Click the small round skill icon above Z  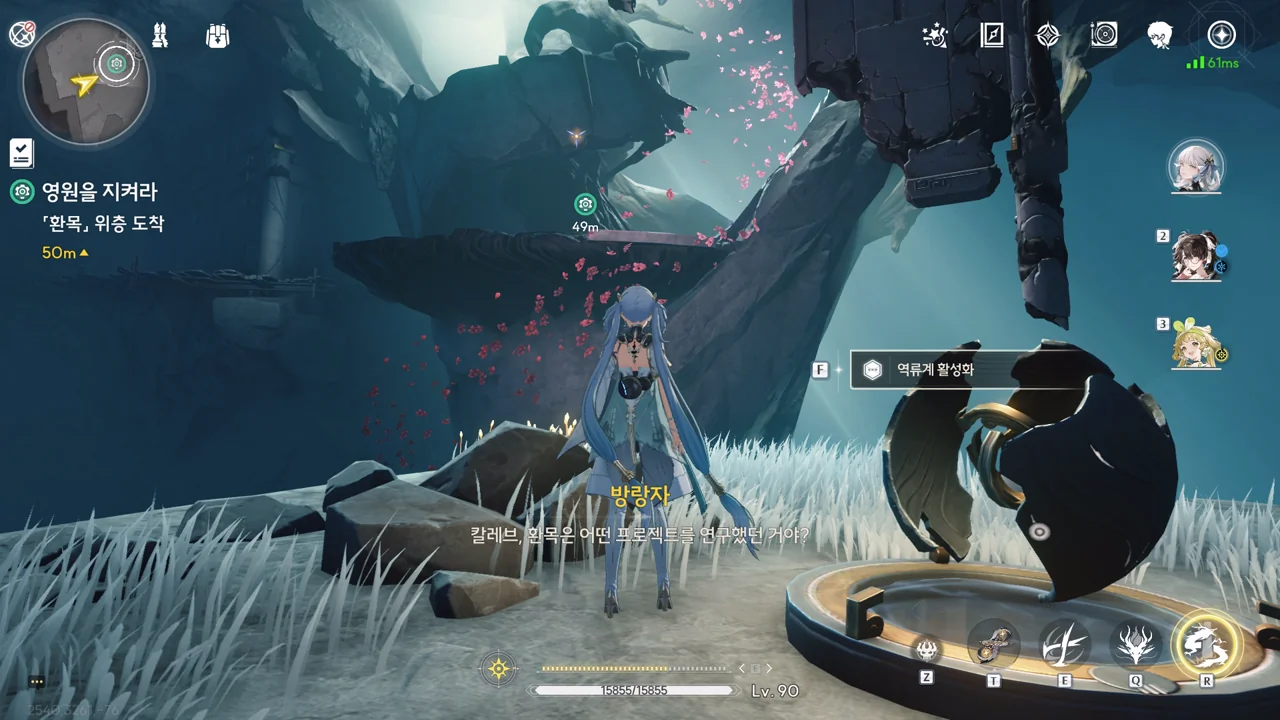tap(927, 650)
